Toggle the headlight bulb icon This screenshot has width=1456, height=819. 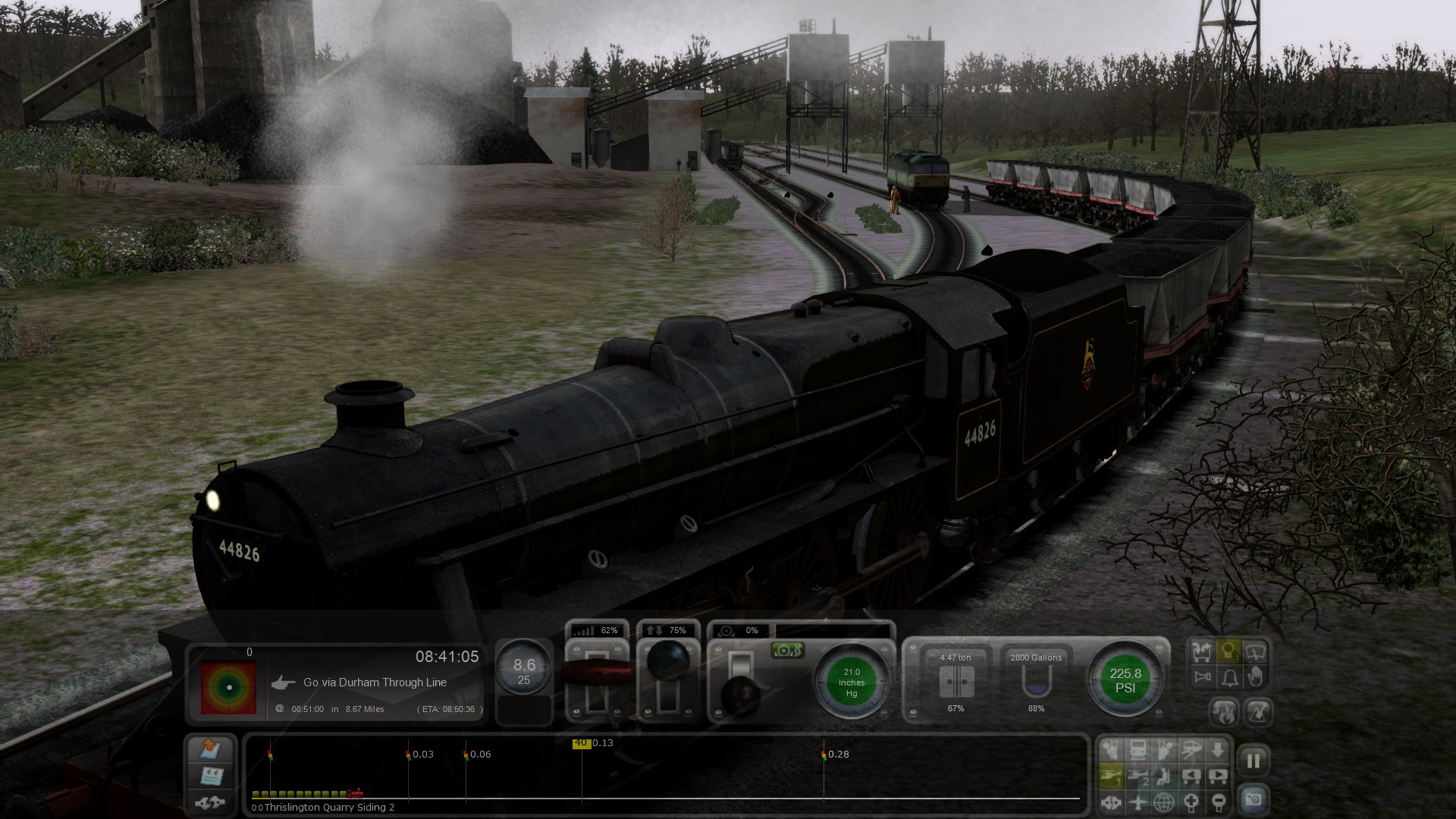tap(1228, 651)
